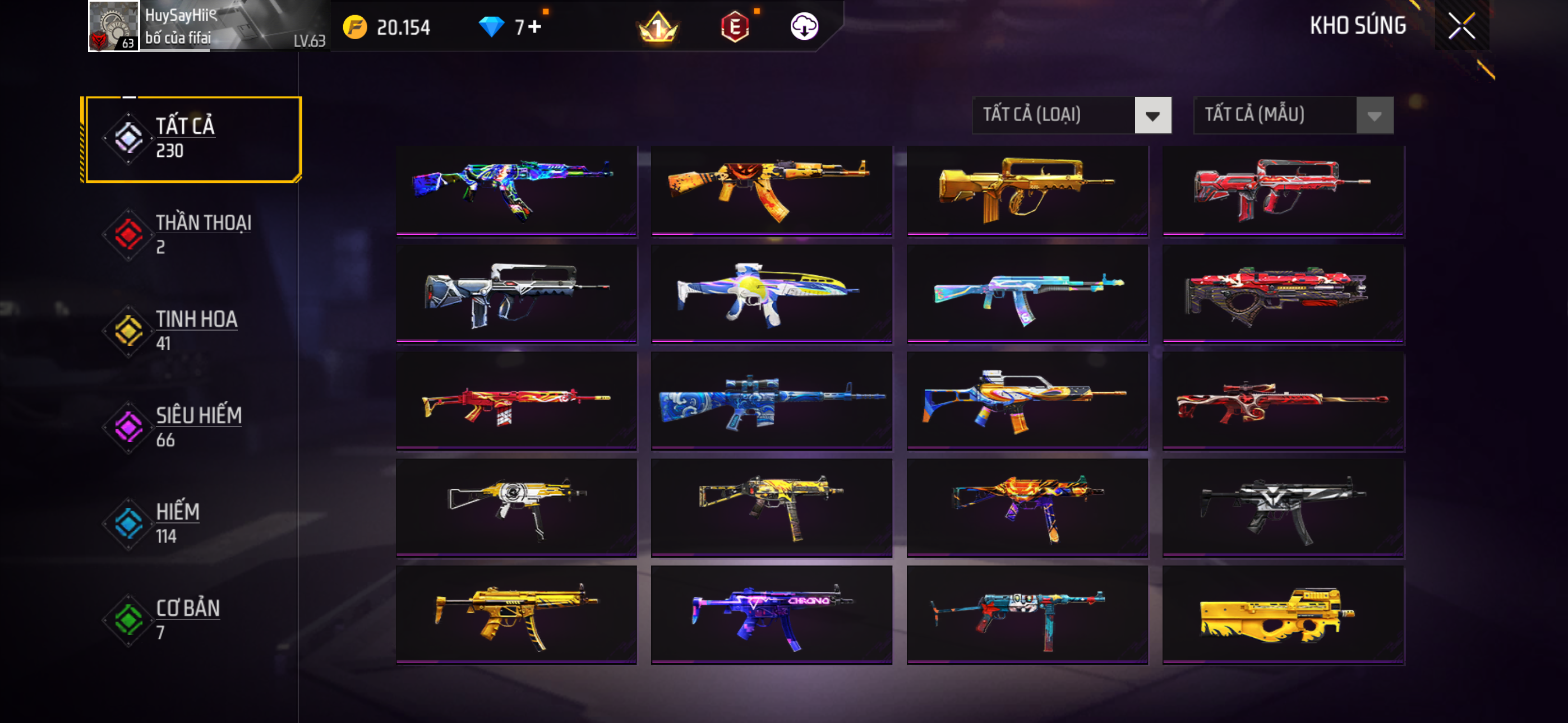Screen dimensions: 1568x723
Task: Select the orange pumpkin AK skin
Action: pos(771,189)
